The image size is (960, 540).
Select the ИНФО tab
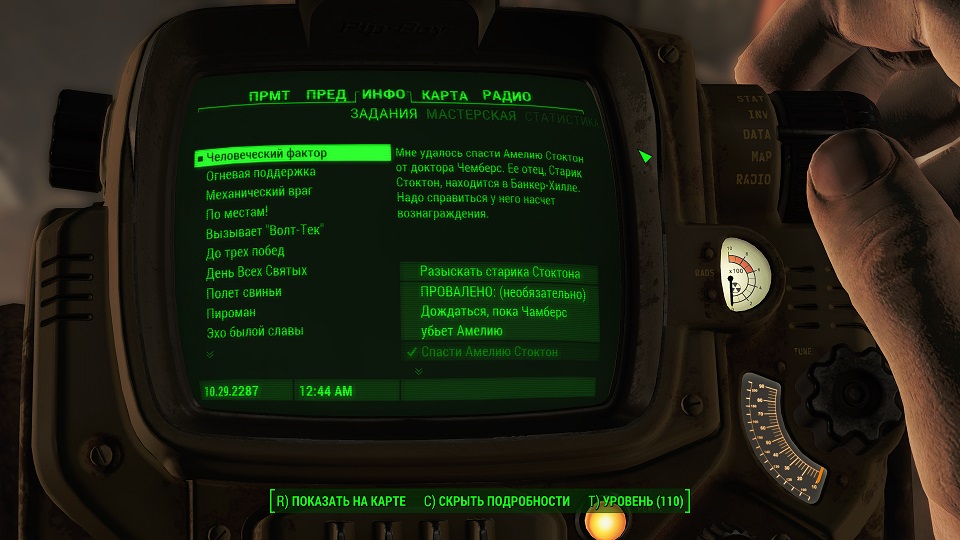[x=384, y=95]
